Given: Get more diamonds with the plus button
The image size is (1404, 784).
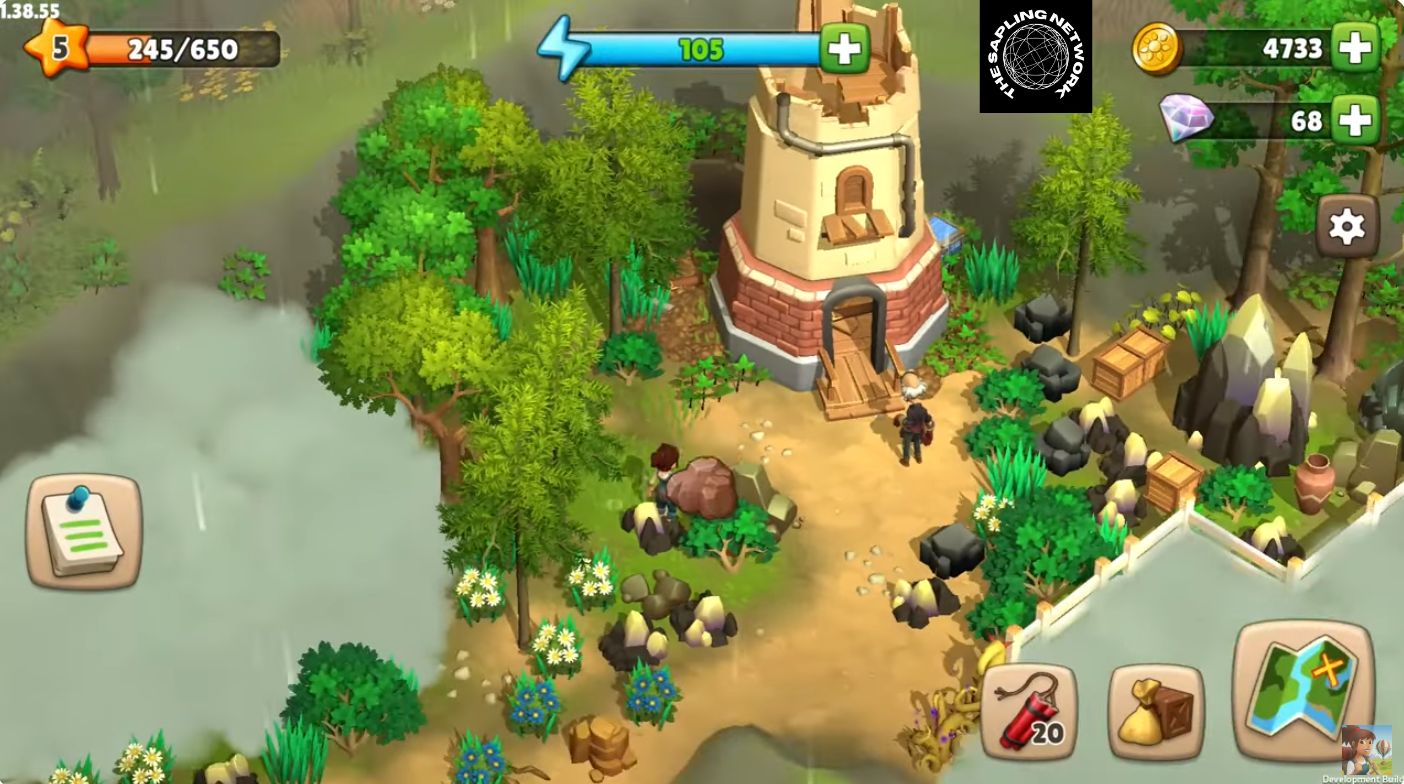Looking at the screenshot, I should (x=1355, y=121).
